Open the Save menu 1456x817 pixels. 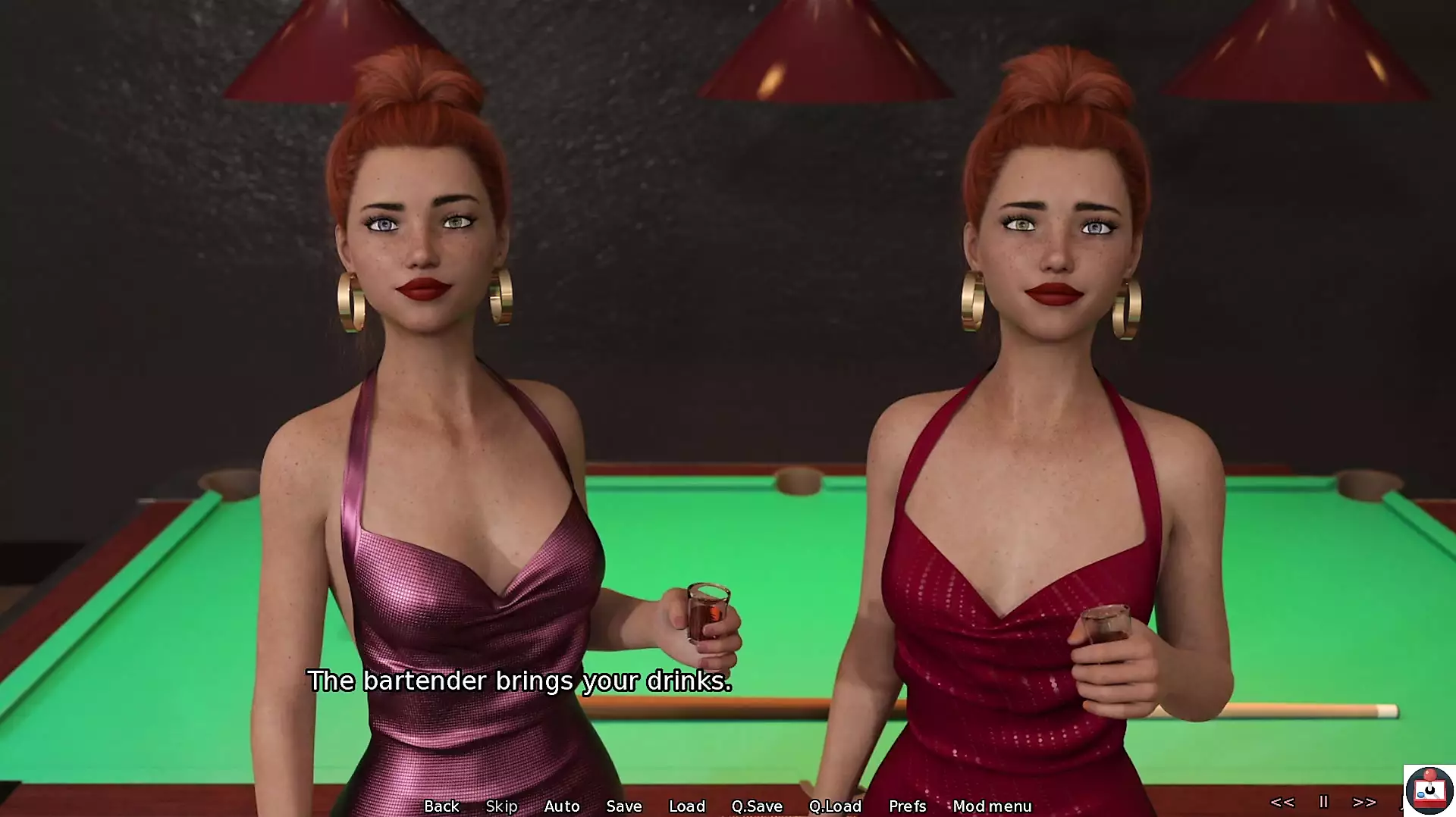[x=624, y=806]
